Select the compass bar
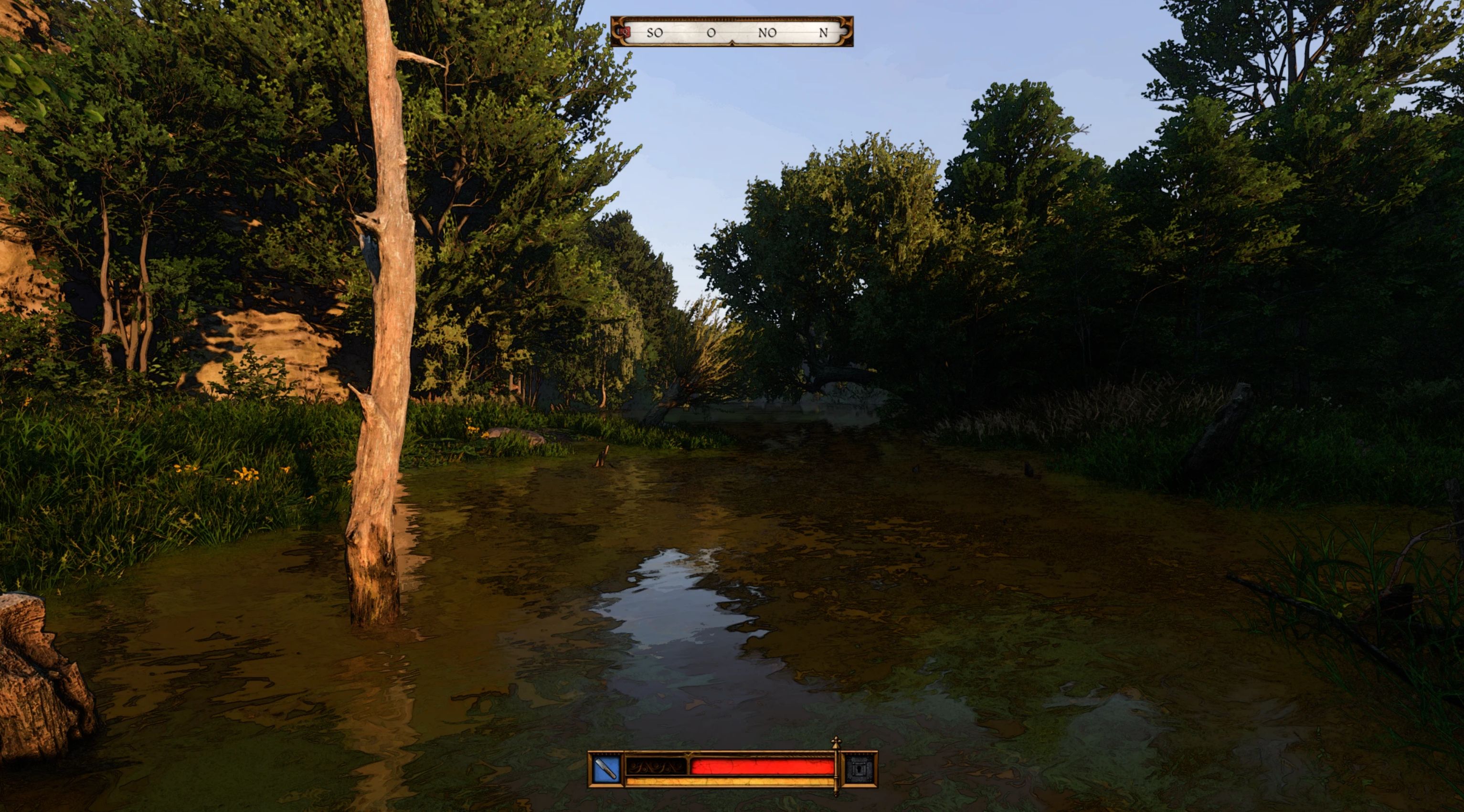Screen dimensions: 1464x812 (732, 32)
